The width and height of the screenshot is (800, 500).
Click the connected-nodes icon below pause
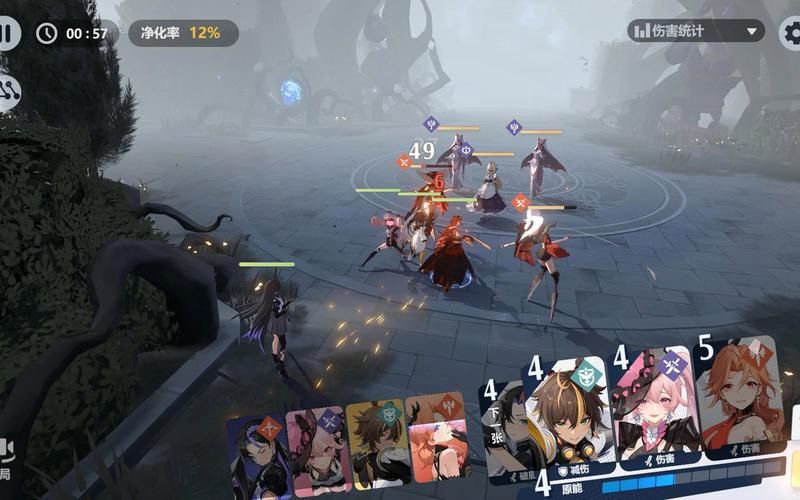coord(10,93)
